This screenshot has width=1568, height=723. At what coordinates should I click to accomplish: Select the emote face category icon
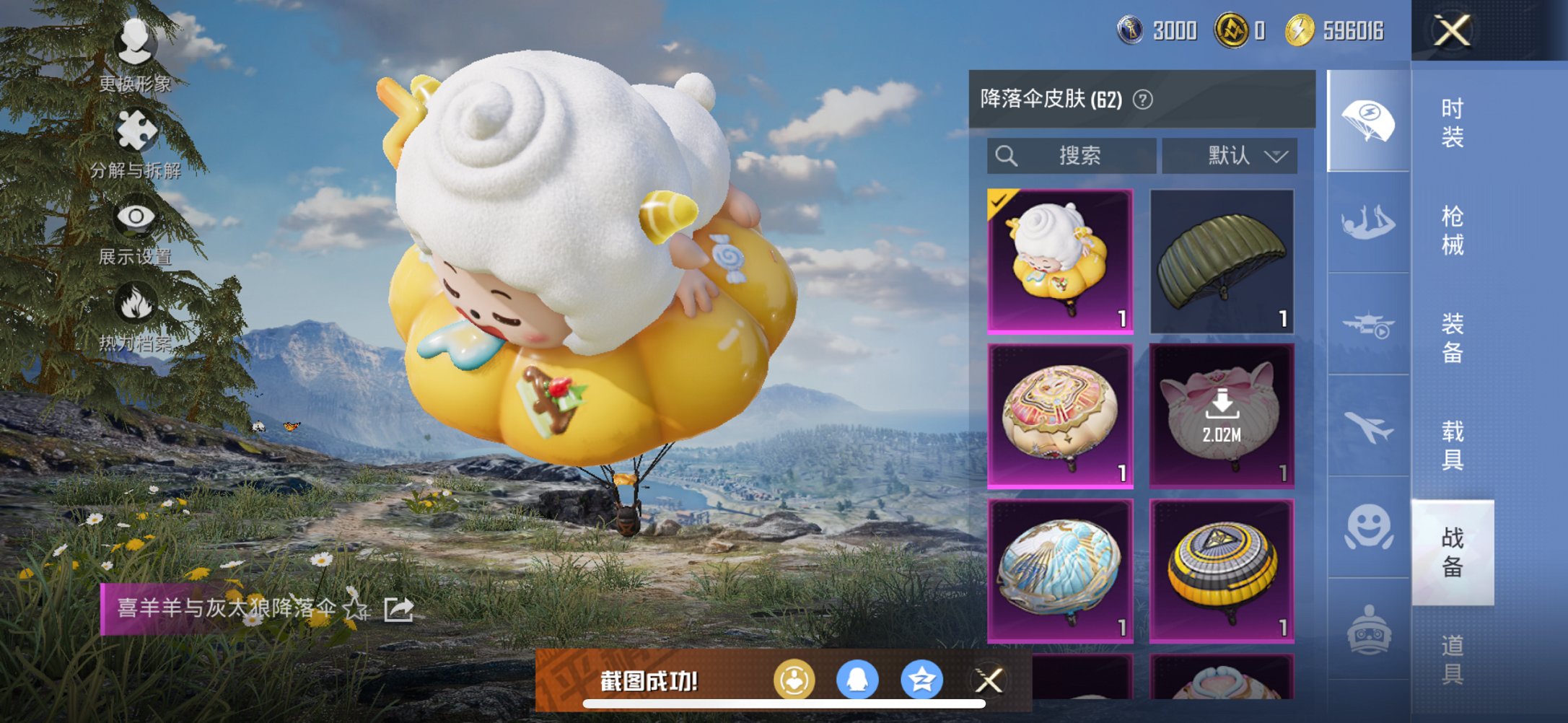(x=1367, y=525)
